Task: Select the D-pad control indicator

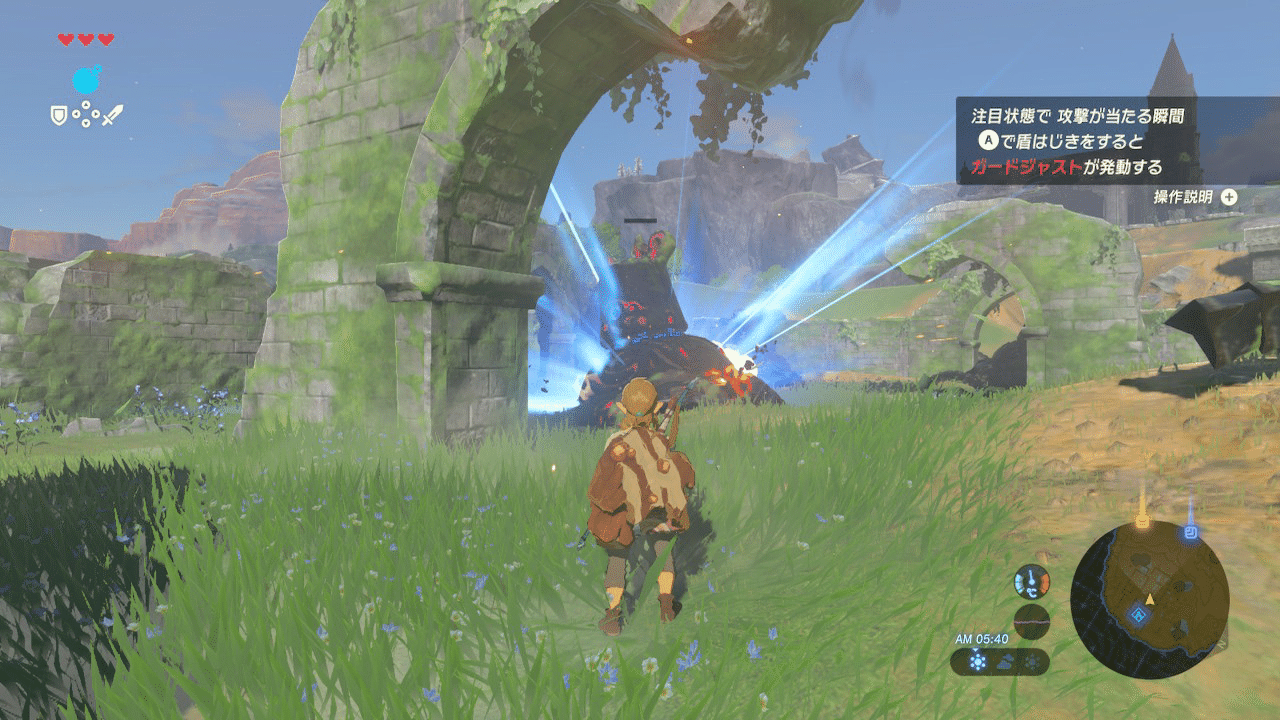Action: pyautogui.click(x=85, y=113)
